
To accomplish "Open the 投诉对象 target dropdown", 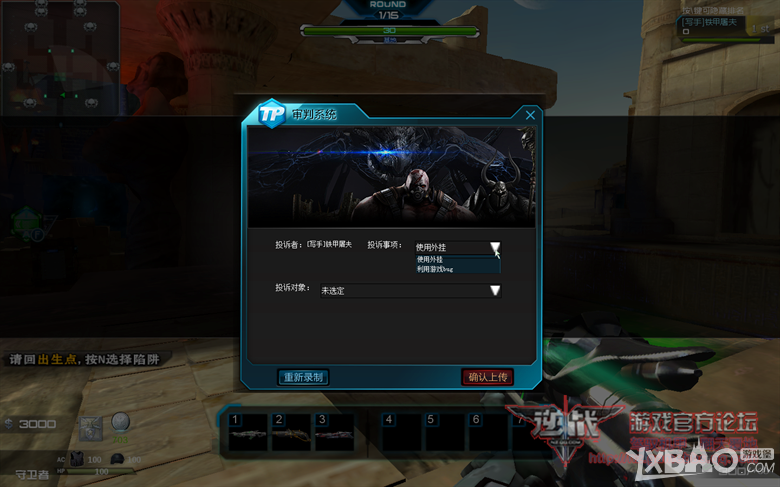I will click(x=494, y=291).
